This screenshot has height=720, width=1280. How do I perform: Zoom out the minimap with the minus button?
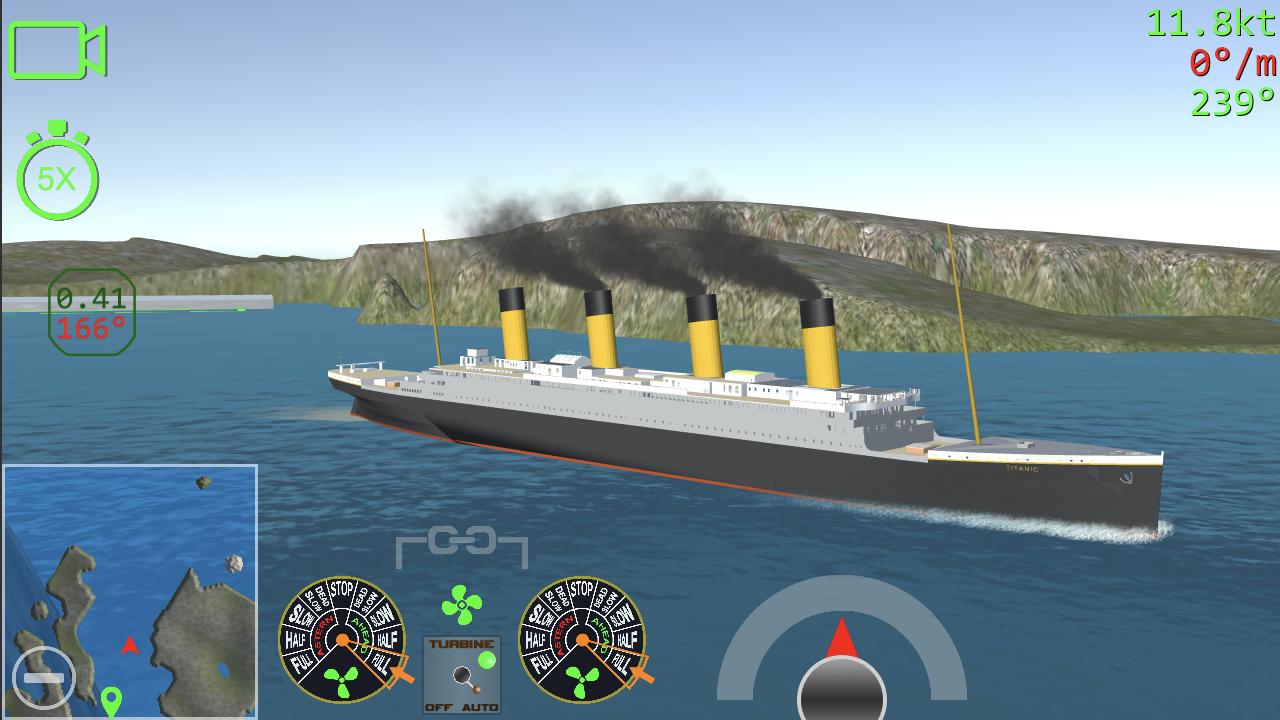pyautogui.click(x=44, y=677)
